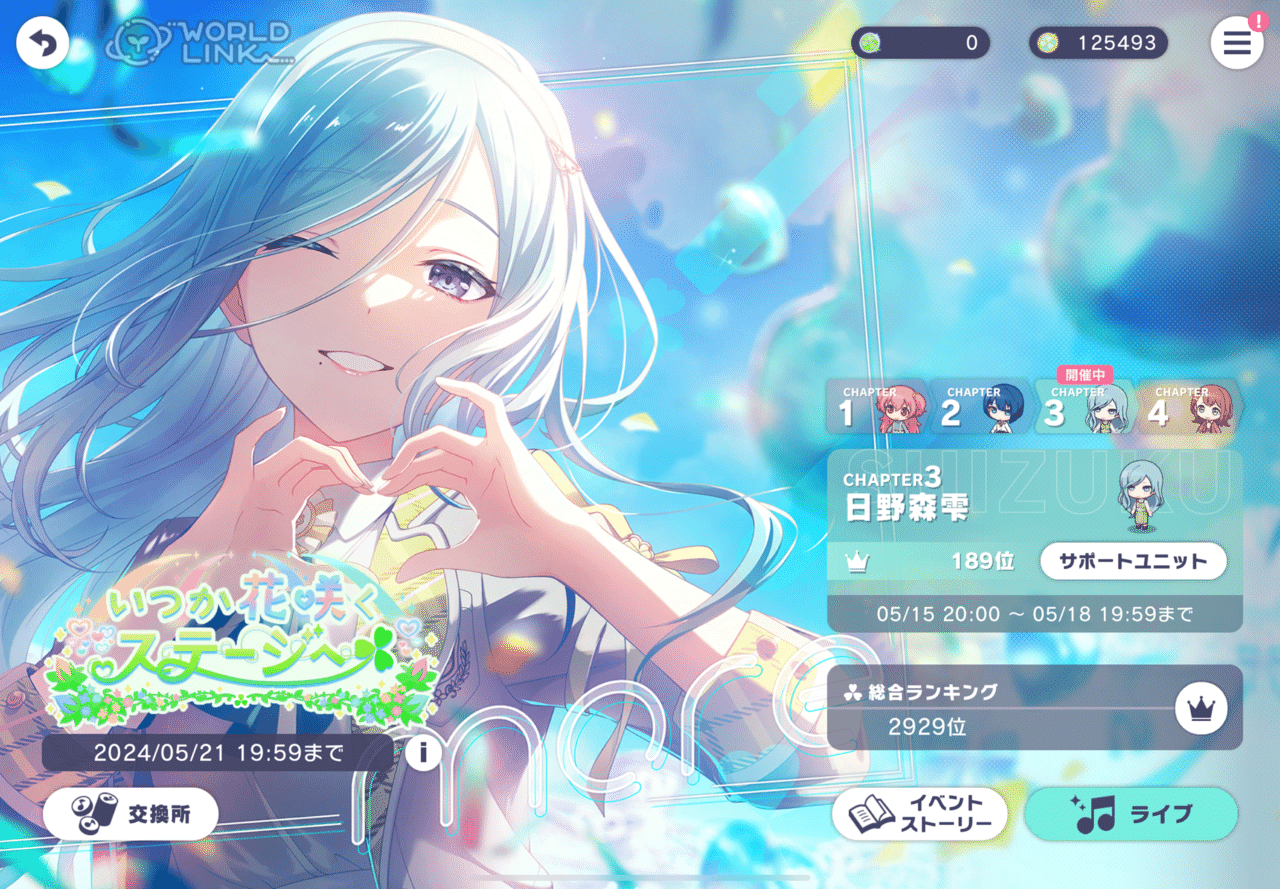This screenshot has height=889, width=1280.
Task: Click the 0 event currency counter
Action: click(x=921, y=42)
